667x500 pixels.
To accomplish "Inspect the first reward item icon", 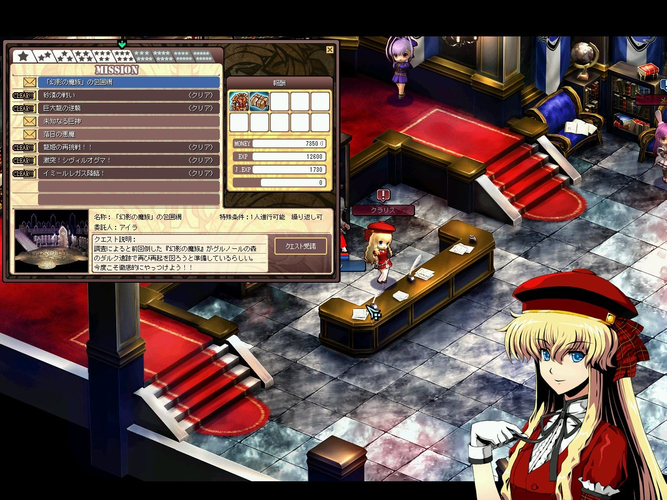I will 239,101.
